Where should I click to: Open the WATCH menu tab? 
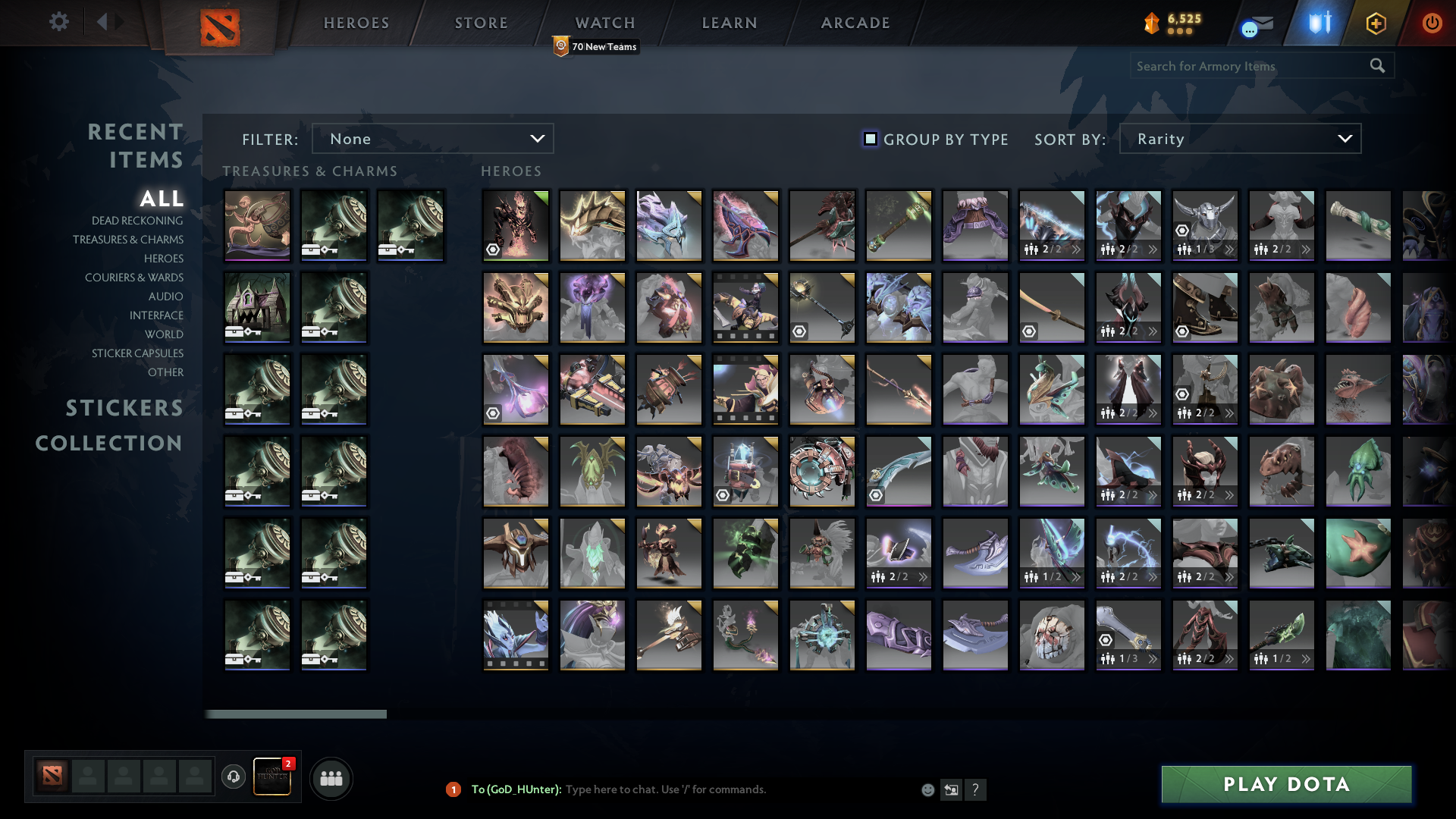coord(604,22)
